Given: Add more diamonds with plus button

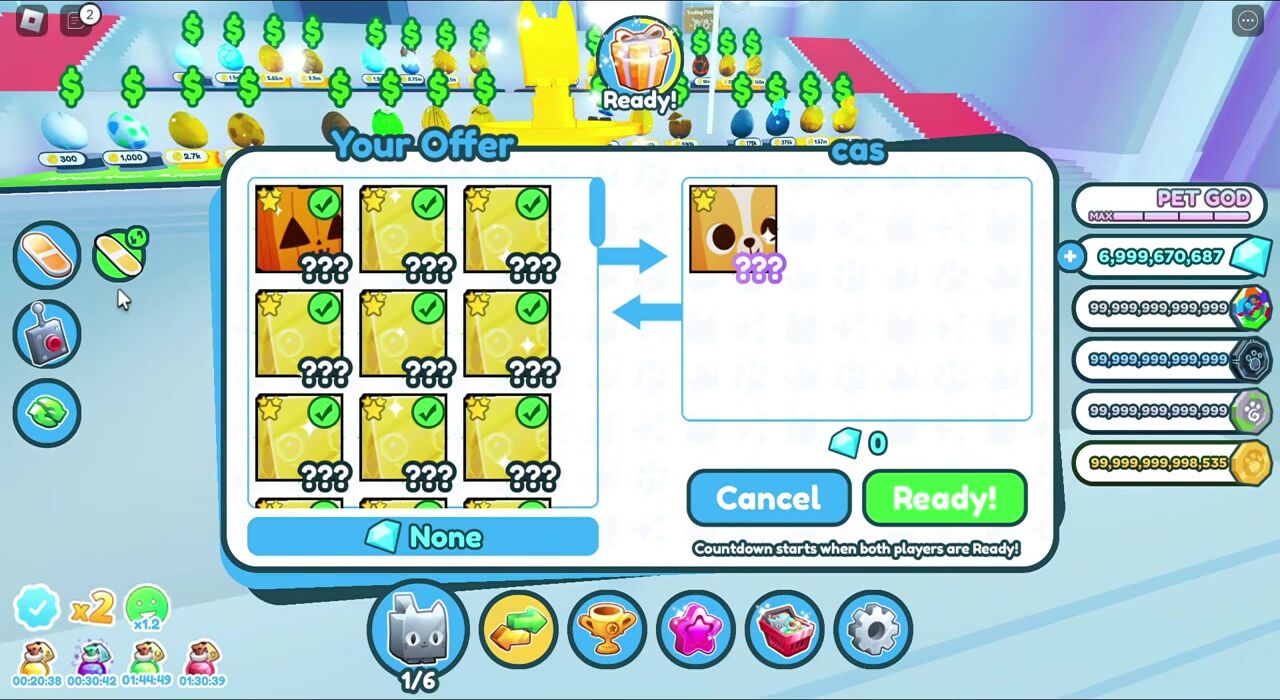Looking at the screenshot, I should [x=1070, y=257].
